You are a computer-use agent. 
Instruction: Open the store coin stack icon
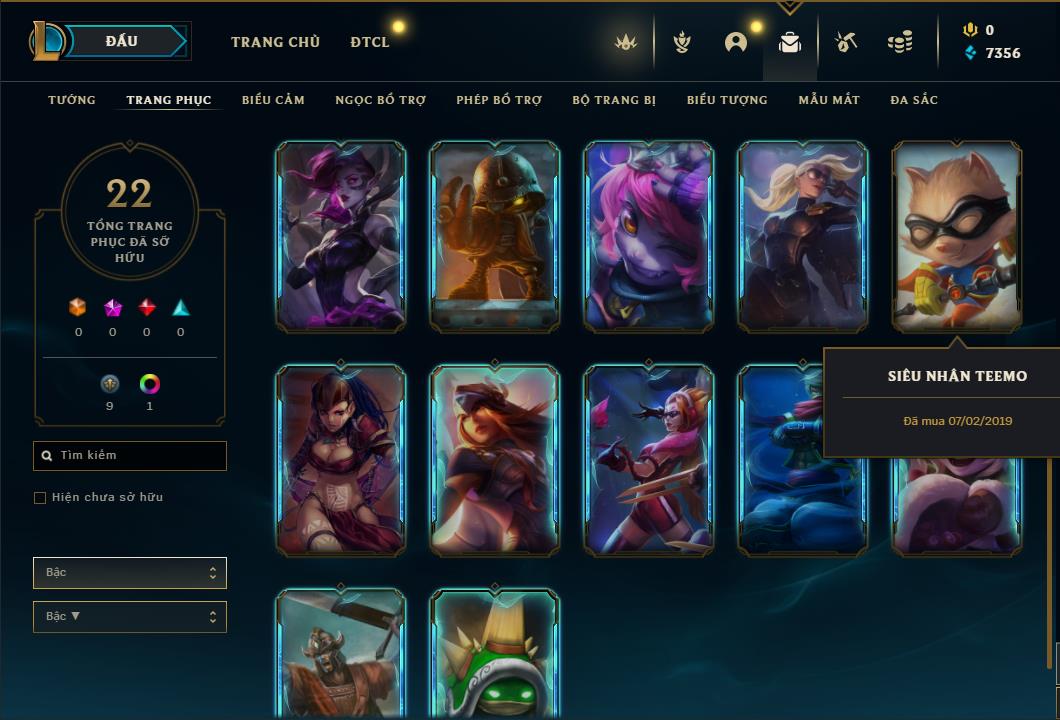pos(900,42)
